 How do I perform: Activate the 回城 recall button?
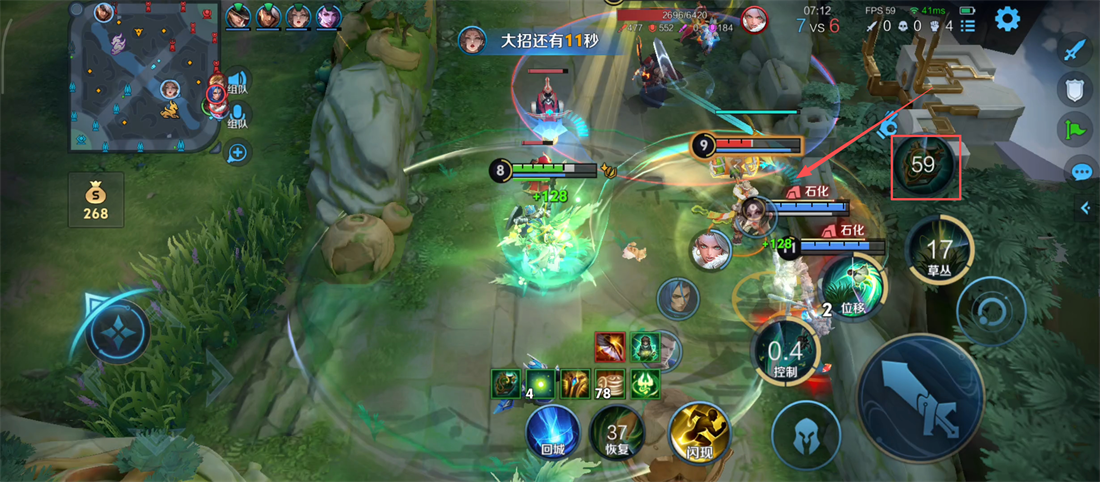click(552, 430)
